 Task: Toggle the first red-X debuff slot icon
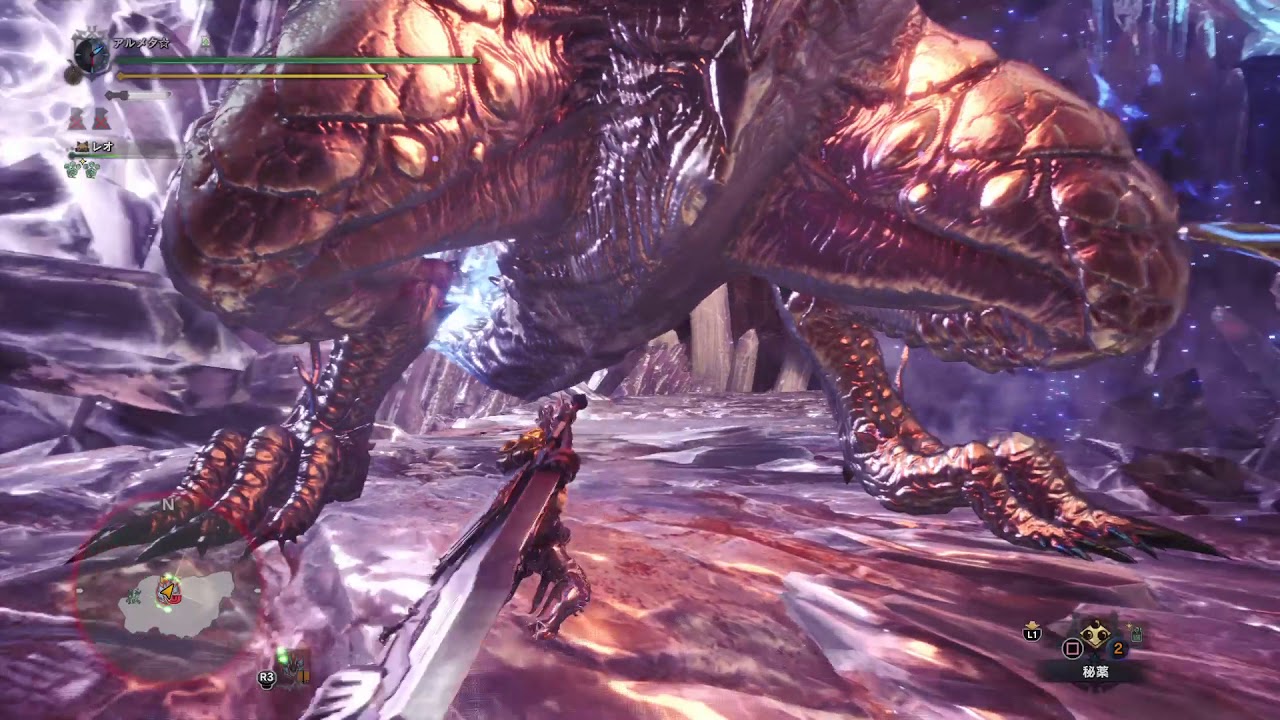point(74,118)
